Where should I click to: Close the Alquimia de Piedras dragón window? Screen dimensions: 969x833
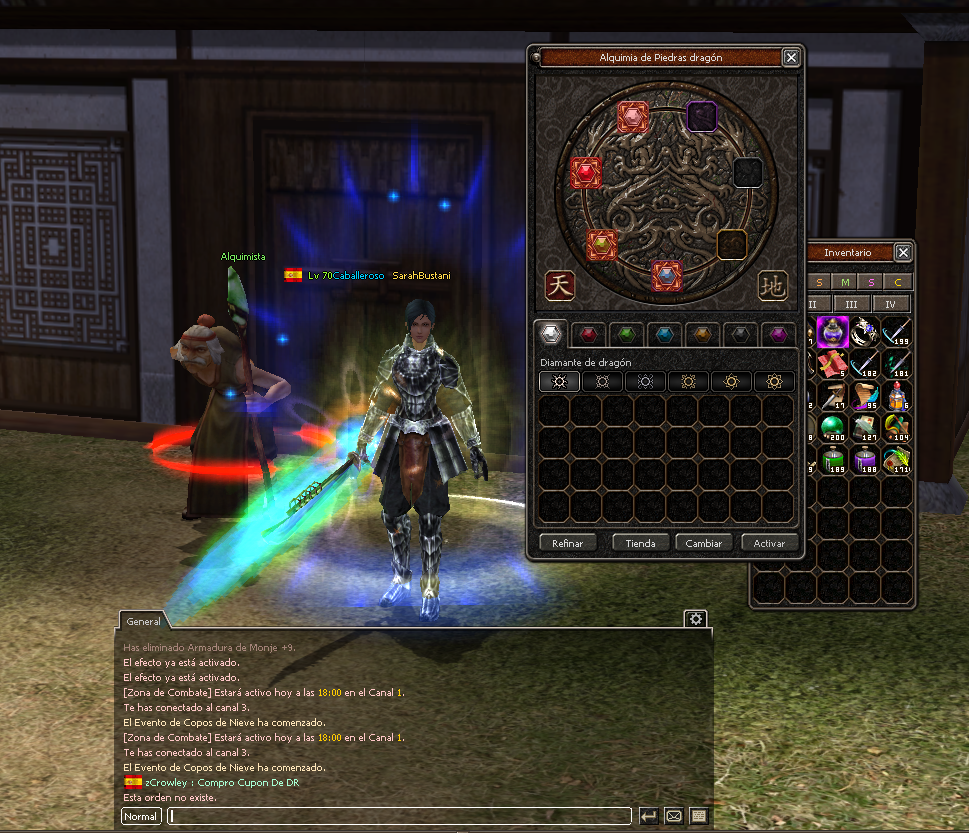click(791, 58)
